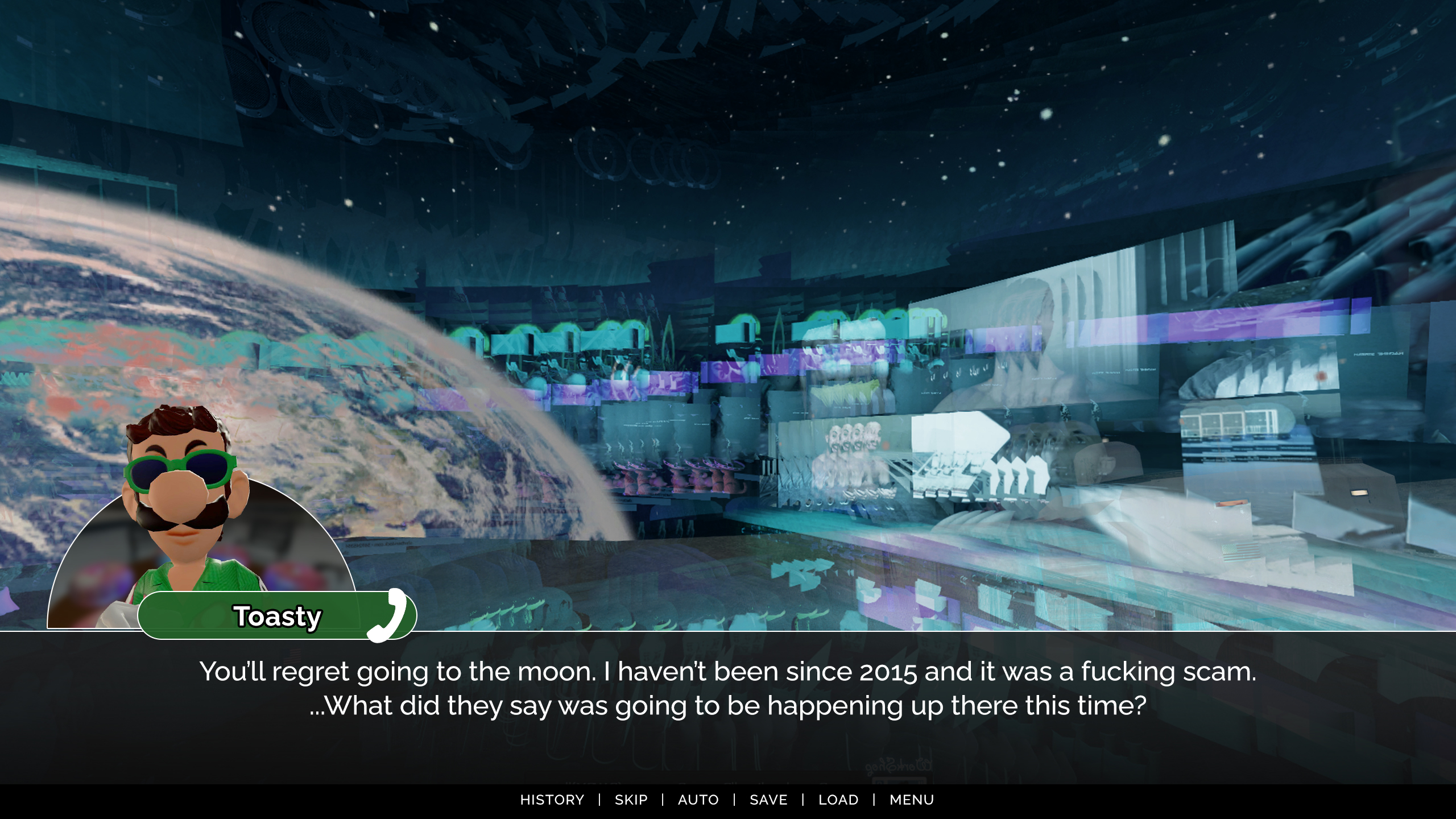Toggle Auto advance mode
The image size is (1456, 819).
pos(698,800)
